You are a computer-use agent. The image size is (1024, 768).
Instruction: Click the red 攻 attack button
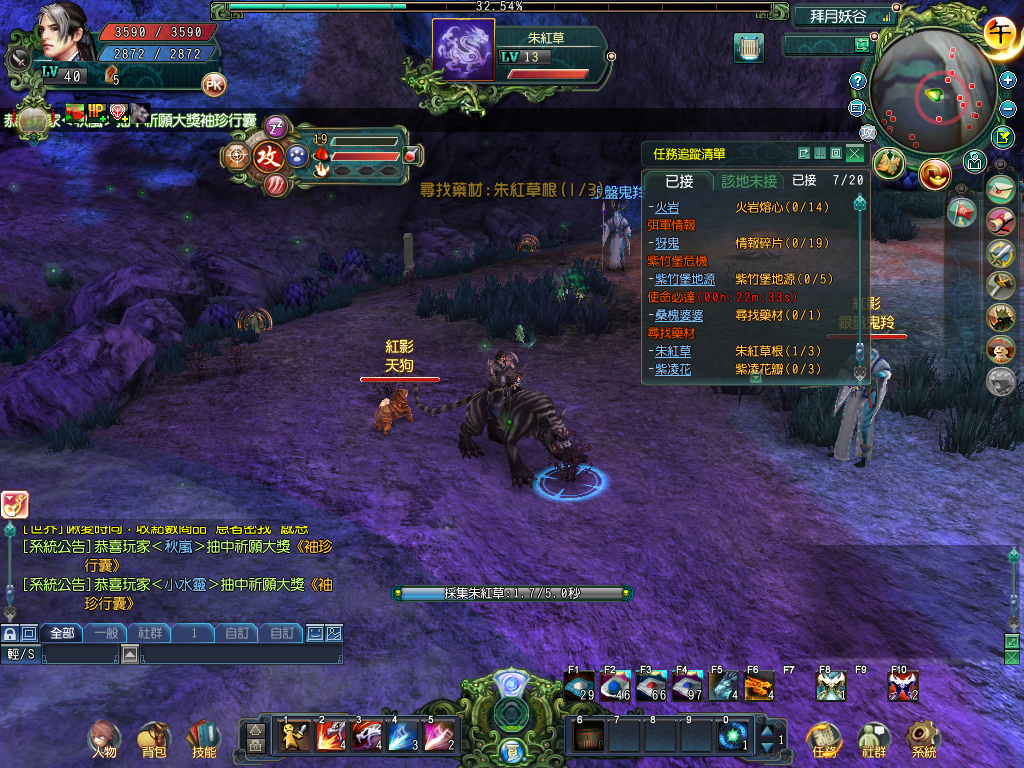tap(268, 156)
